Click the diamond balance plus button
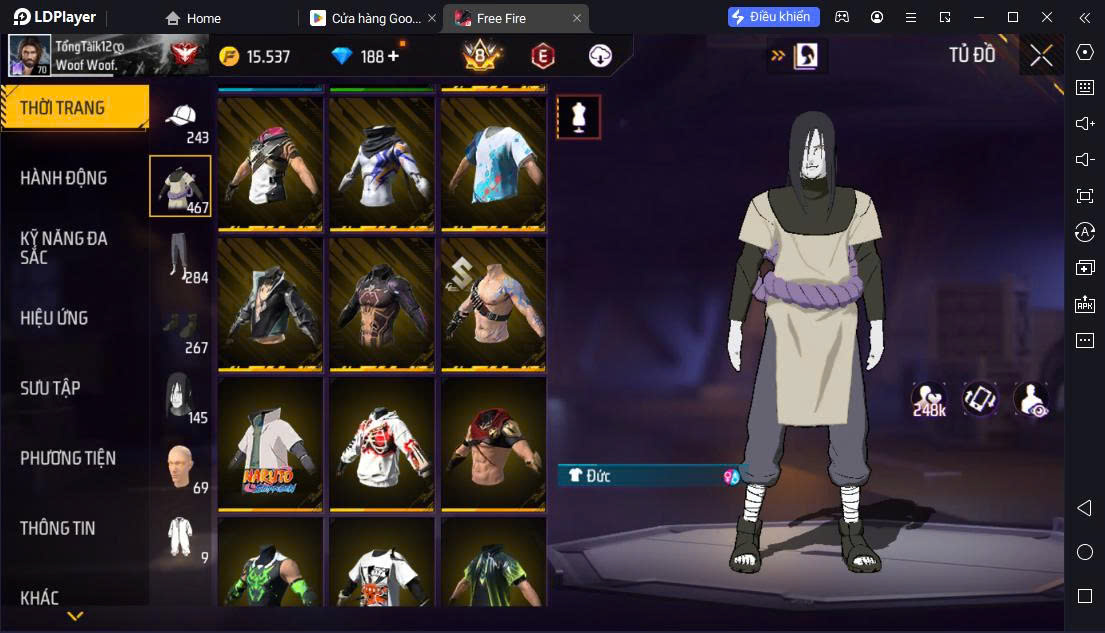This screenshot has width=1105, height=633. 393,56
